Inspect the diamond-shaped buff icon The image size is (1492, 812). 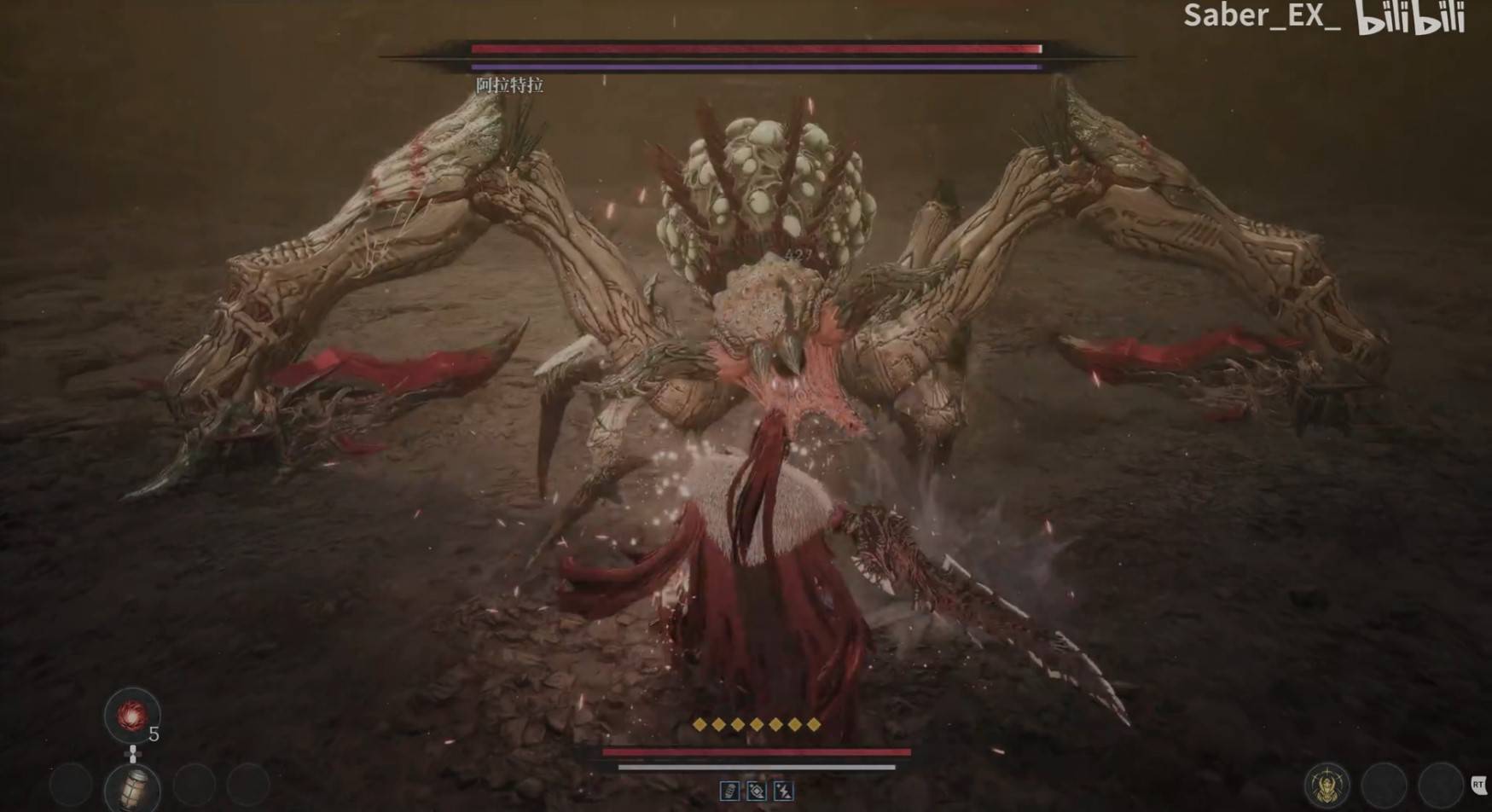click(x=756, y=792)
